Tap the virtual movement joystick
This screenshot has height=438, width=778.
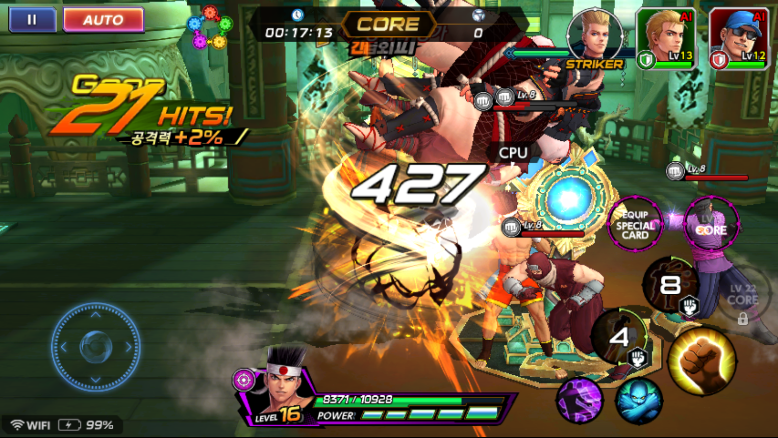pyautogui.click(x=95, y=347)
